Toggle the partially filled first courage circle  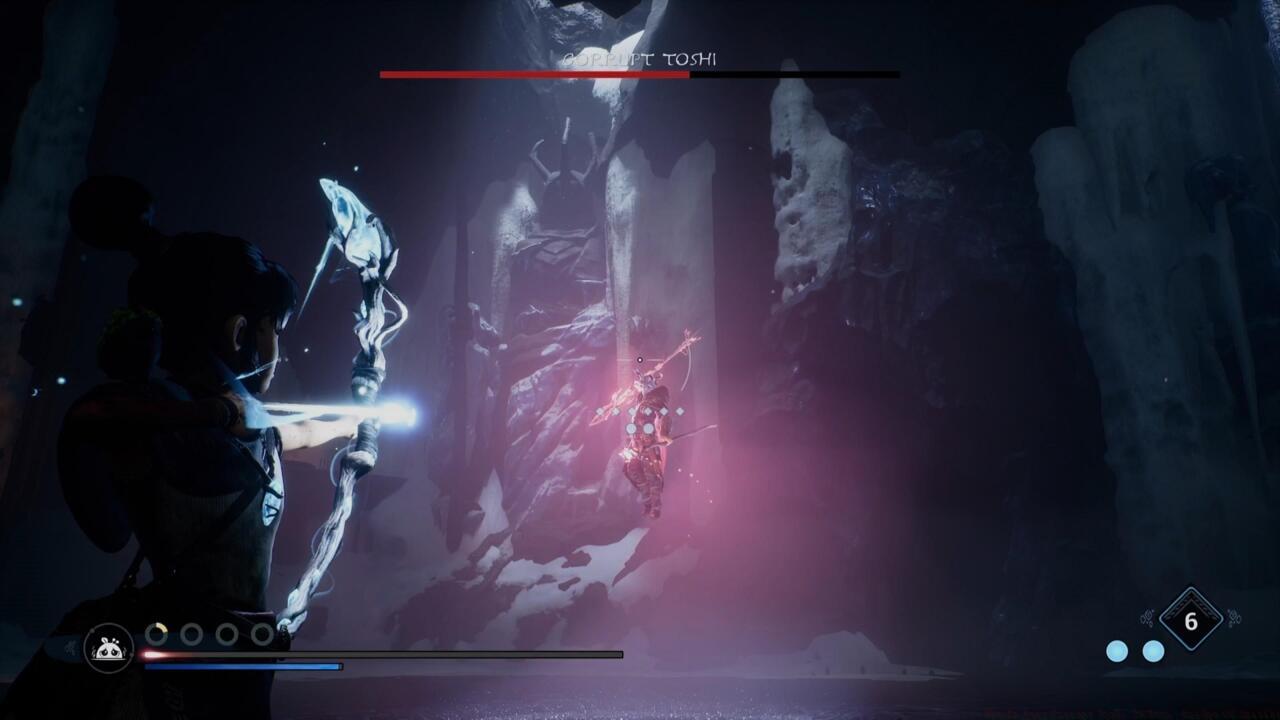click(x=157, y=633)
